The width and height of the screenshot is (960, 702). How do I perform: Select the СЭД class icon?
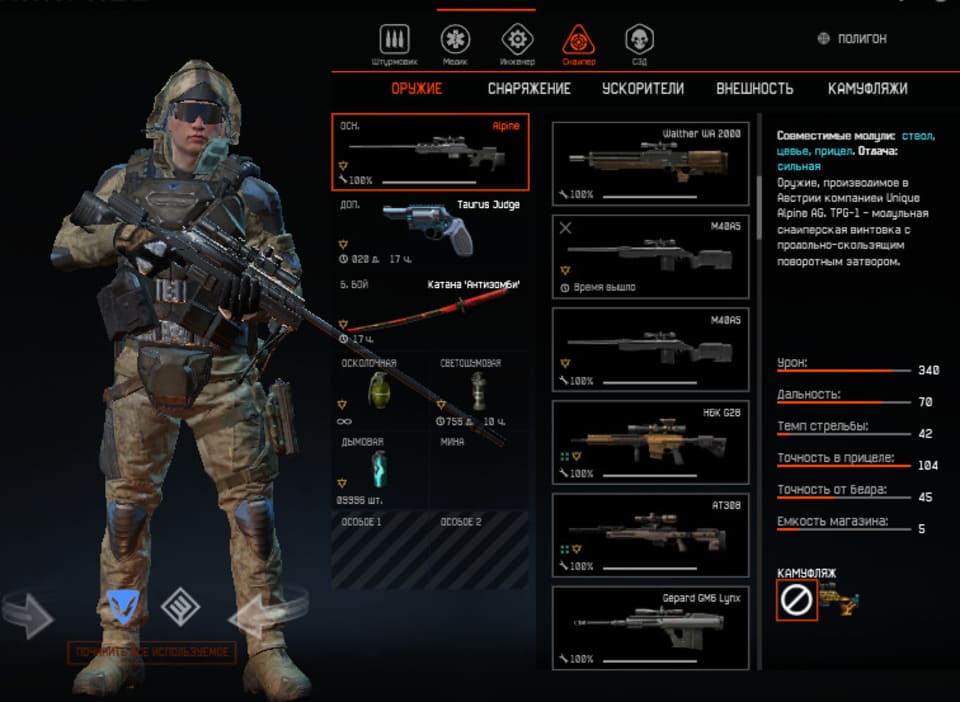[x=640, y=42]
